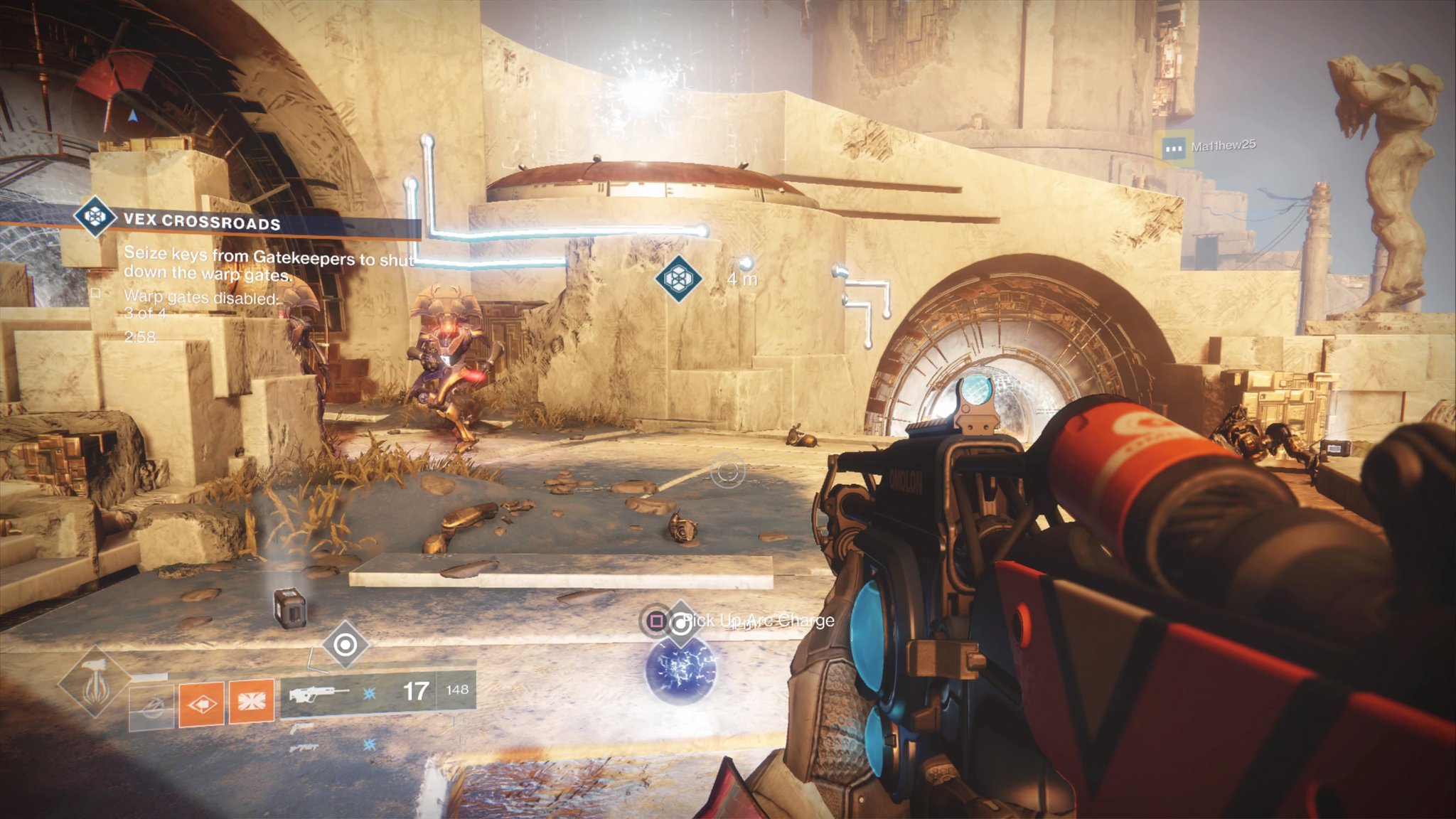Activate the orange diamond-arrow ability icon
This screenshot has width=1456, height=819.
[201, 704]
